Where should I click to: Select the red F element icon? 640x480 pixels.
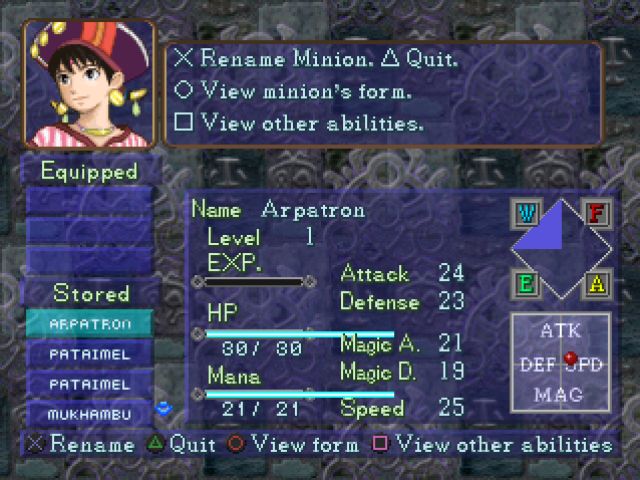[597, 214]
